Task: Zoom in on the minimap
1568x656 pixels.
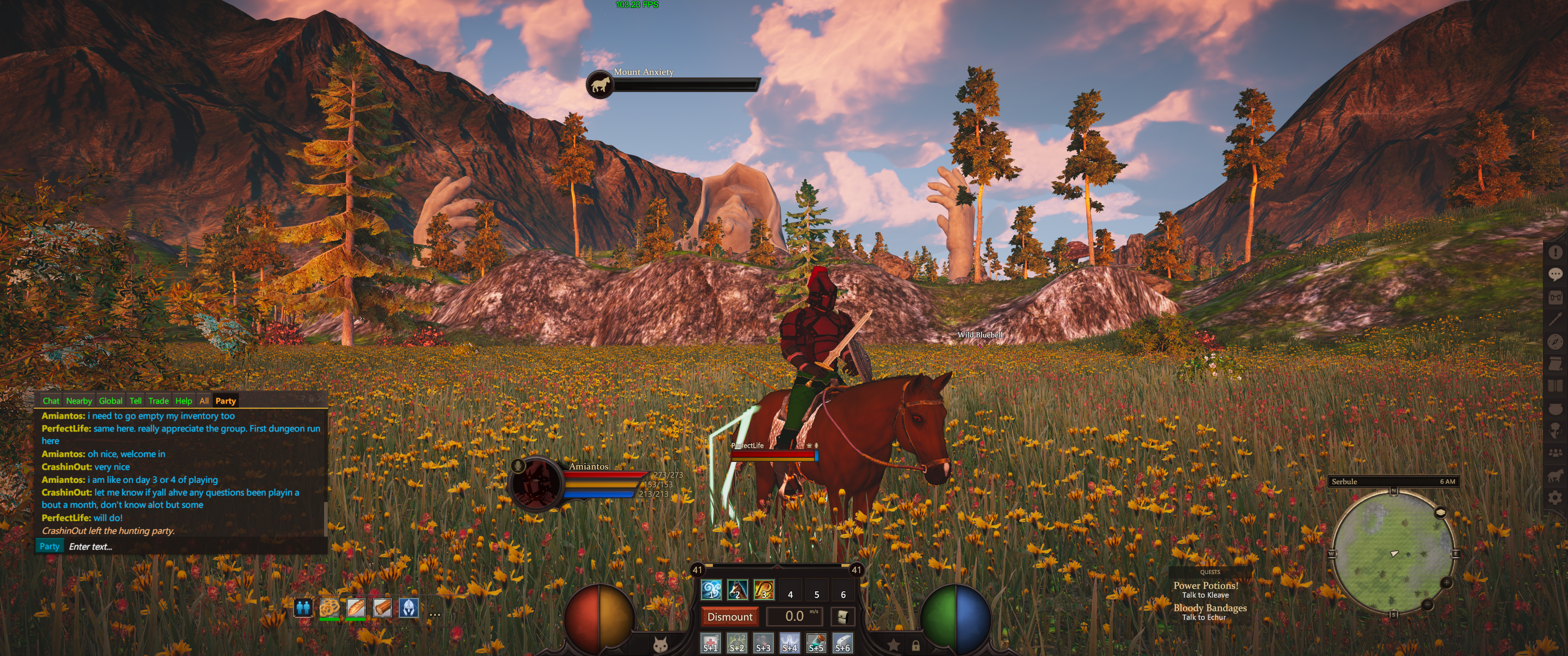Action: [1446, 583]
